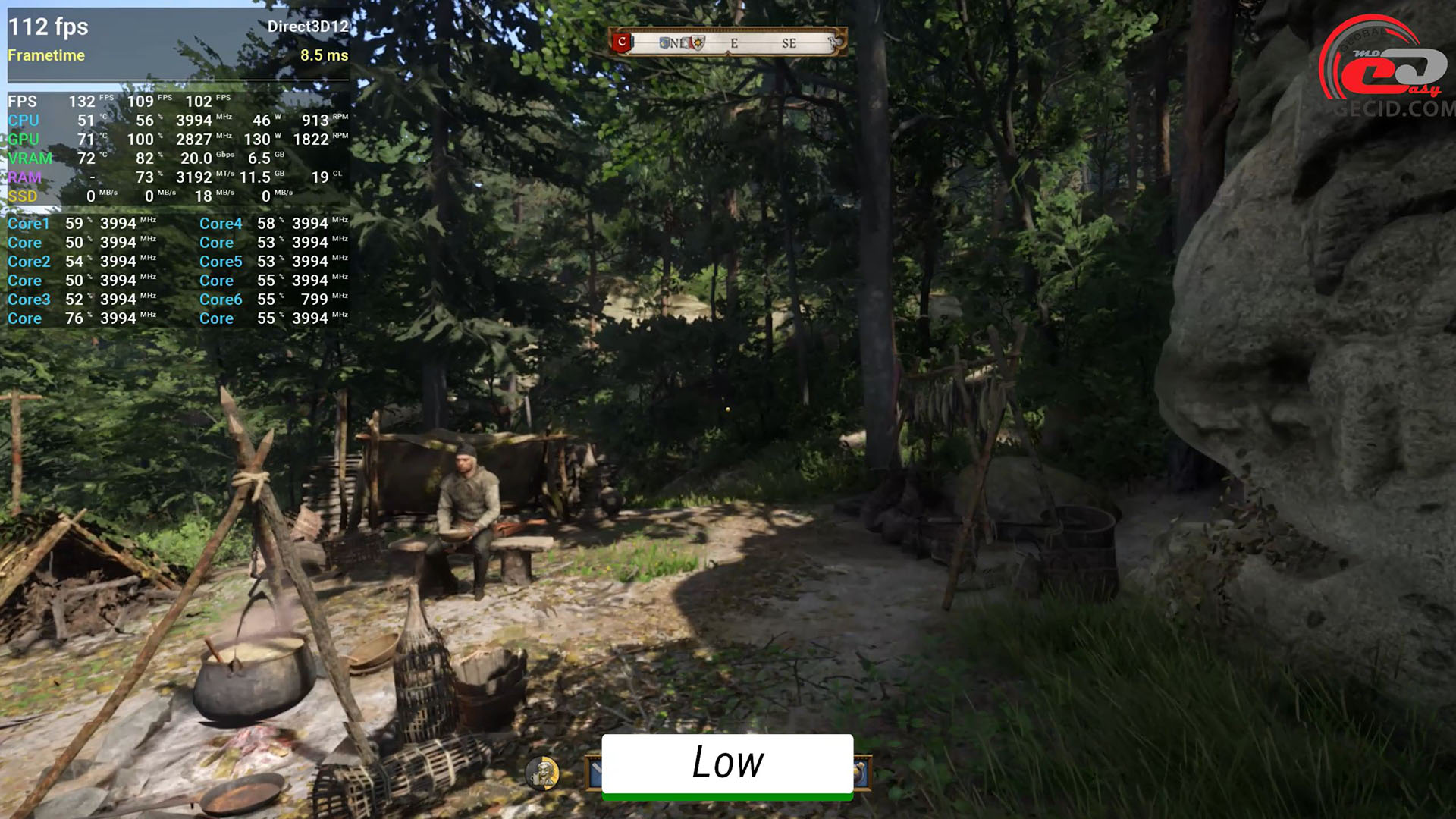Click the drunkenness status icon with tankard
Image resolution: width=1456 pixels, height=819 pixels.
(x=542, y=773)
